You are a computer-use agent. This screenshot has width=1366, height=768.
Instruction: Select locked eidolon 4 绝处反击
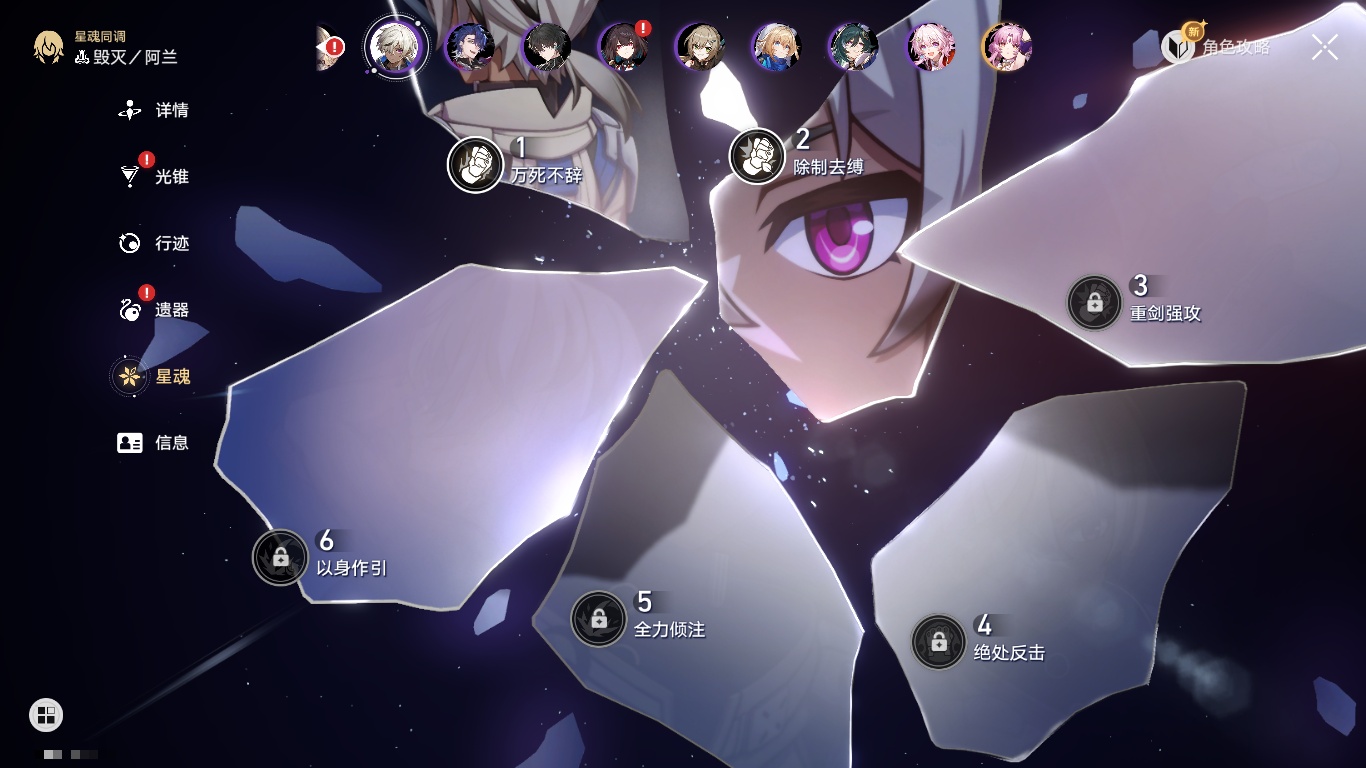[938, 642]
